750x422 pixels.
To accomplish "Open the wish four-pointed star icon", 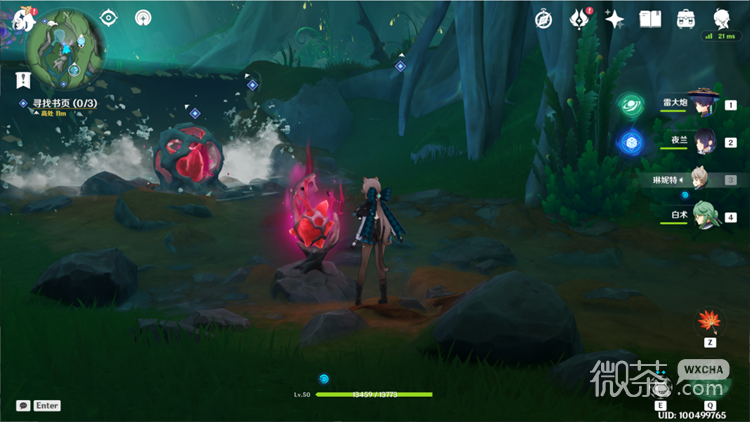I will [x=615, y=19].
